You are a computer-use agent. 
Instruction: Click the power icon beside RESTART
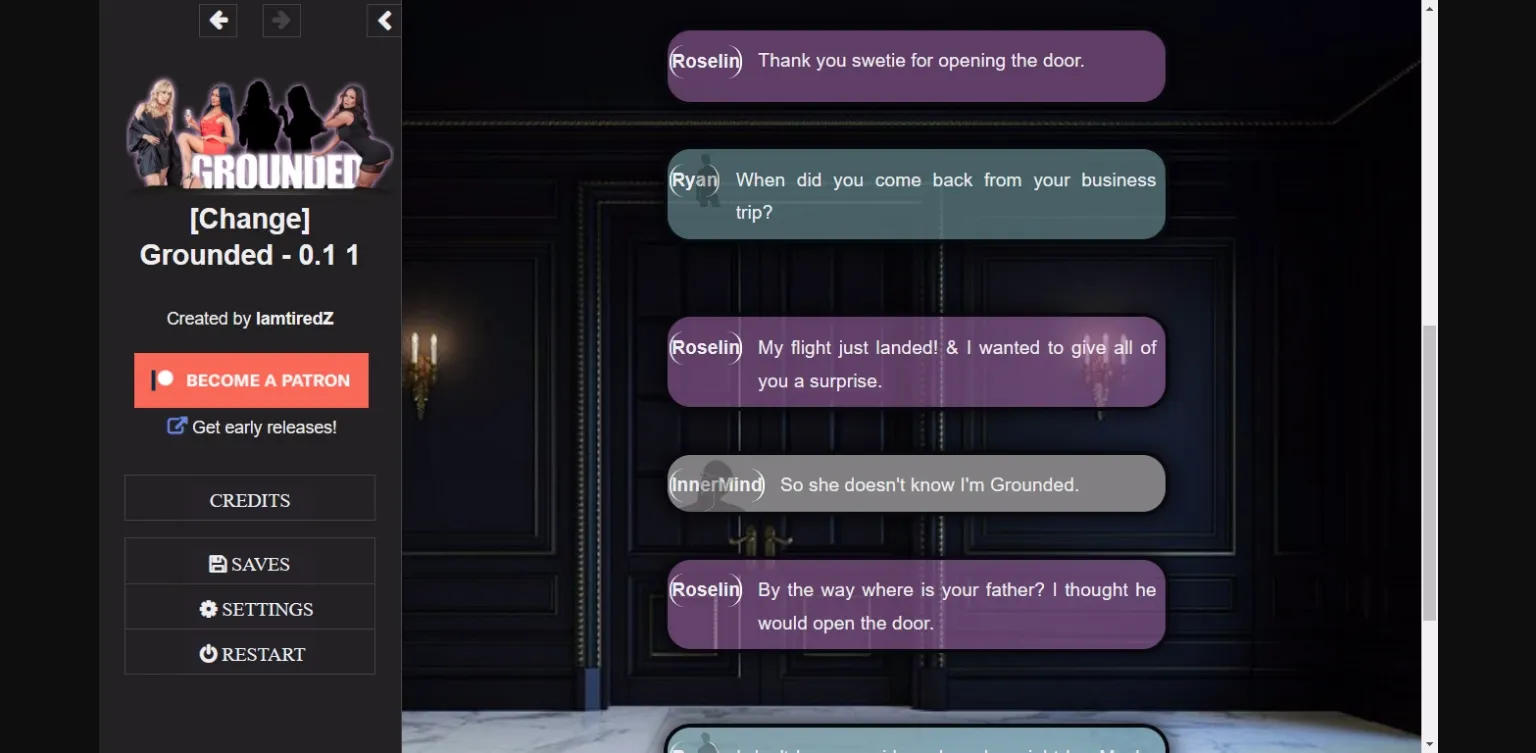207,653
